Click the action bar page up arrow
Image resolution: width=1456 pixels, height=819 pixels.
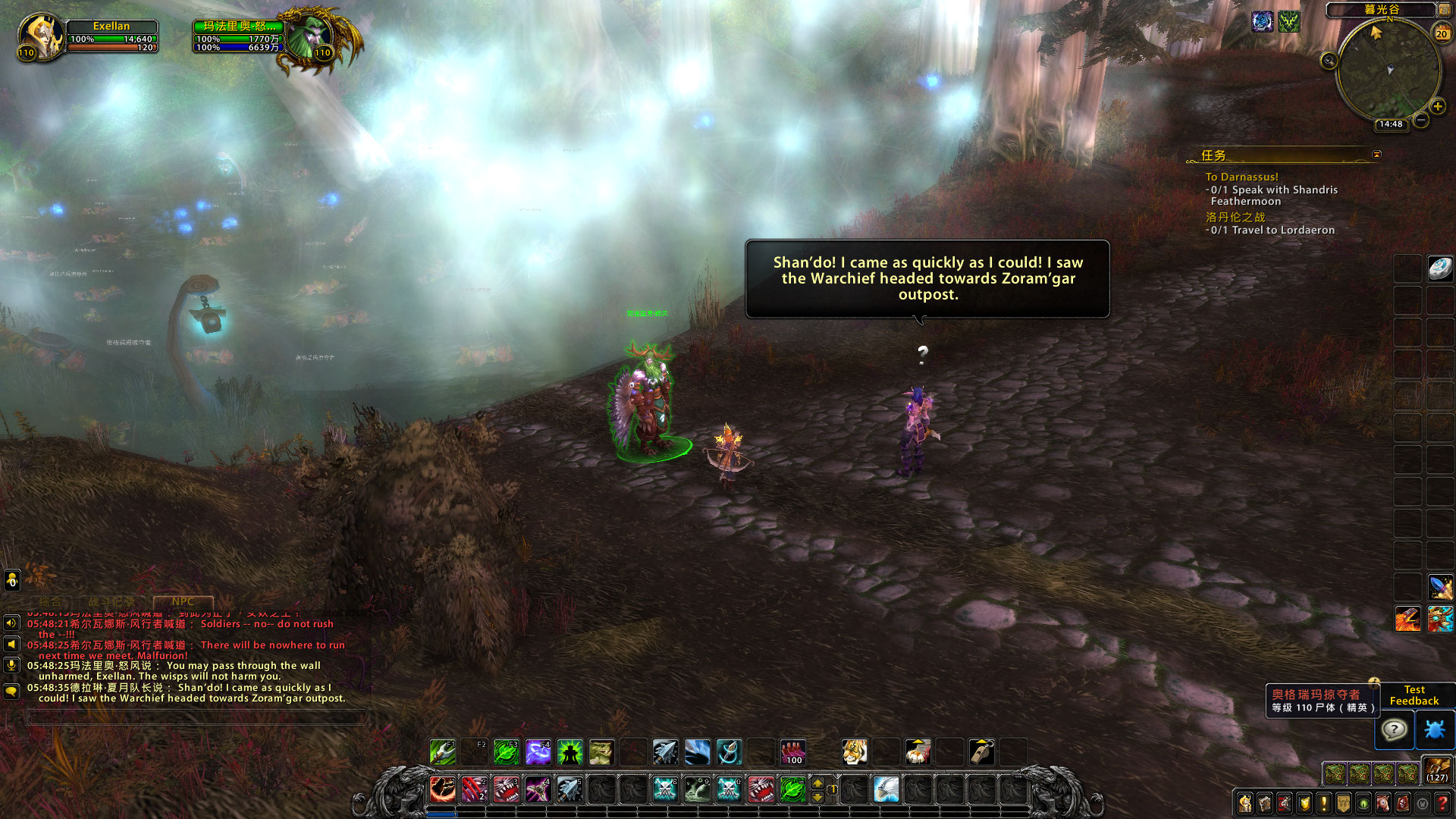pyautogui.click(x=817, y=783)
